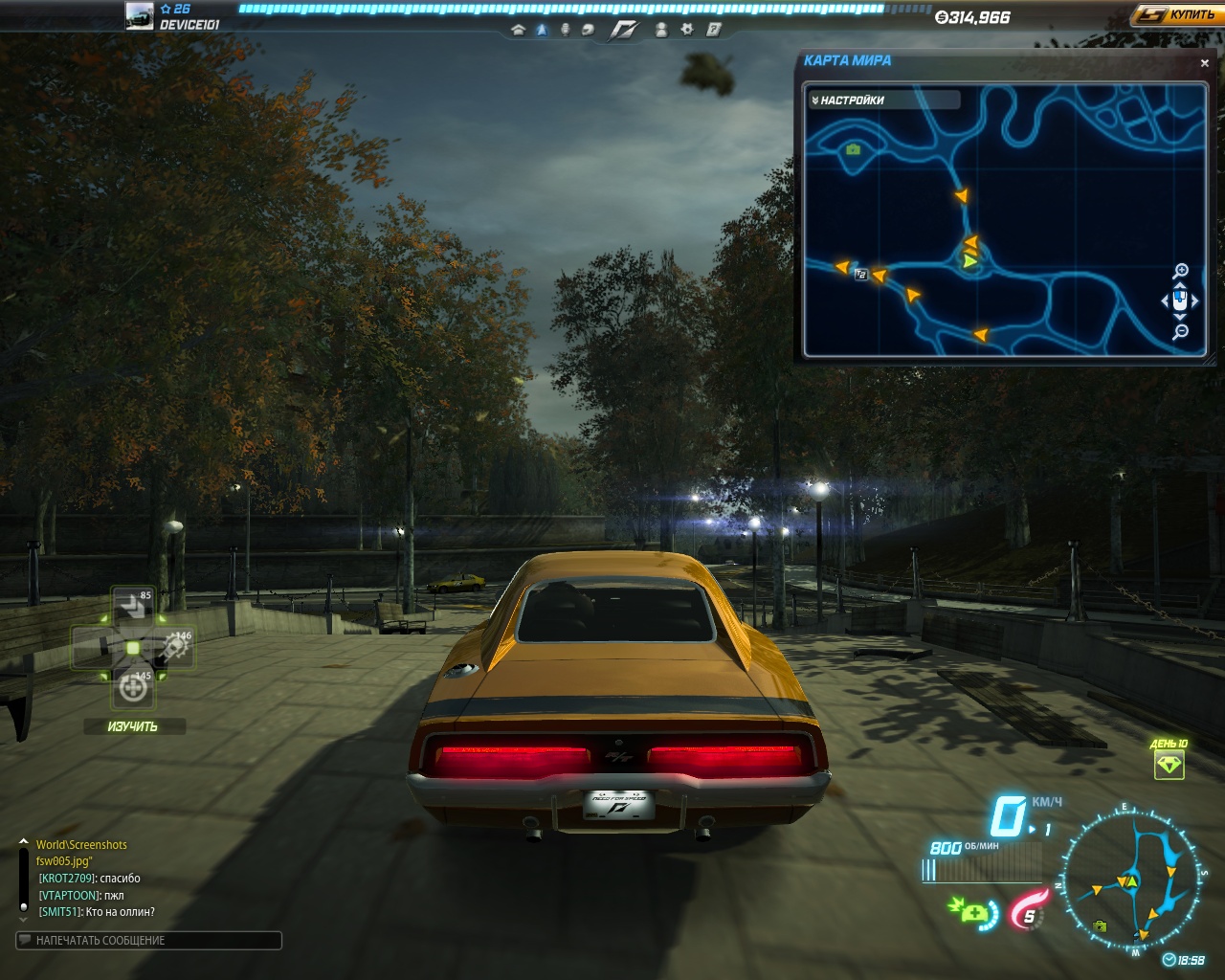Click the chat message input field
The image size is (1225, 980).
(x=149, y=941)
